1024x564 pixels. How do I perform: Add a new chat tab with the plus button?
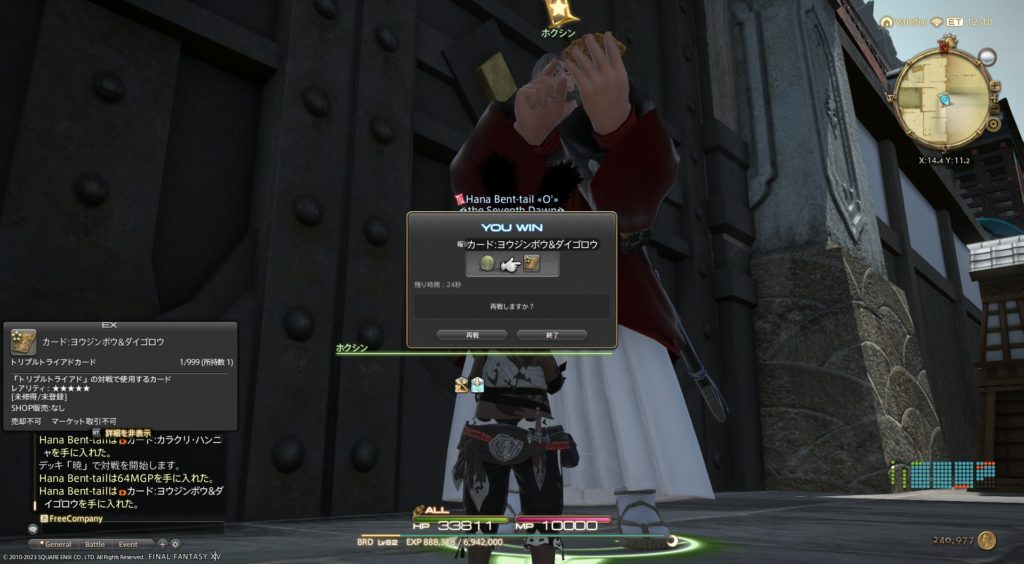(x=162, y=544)
